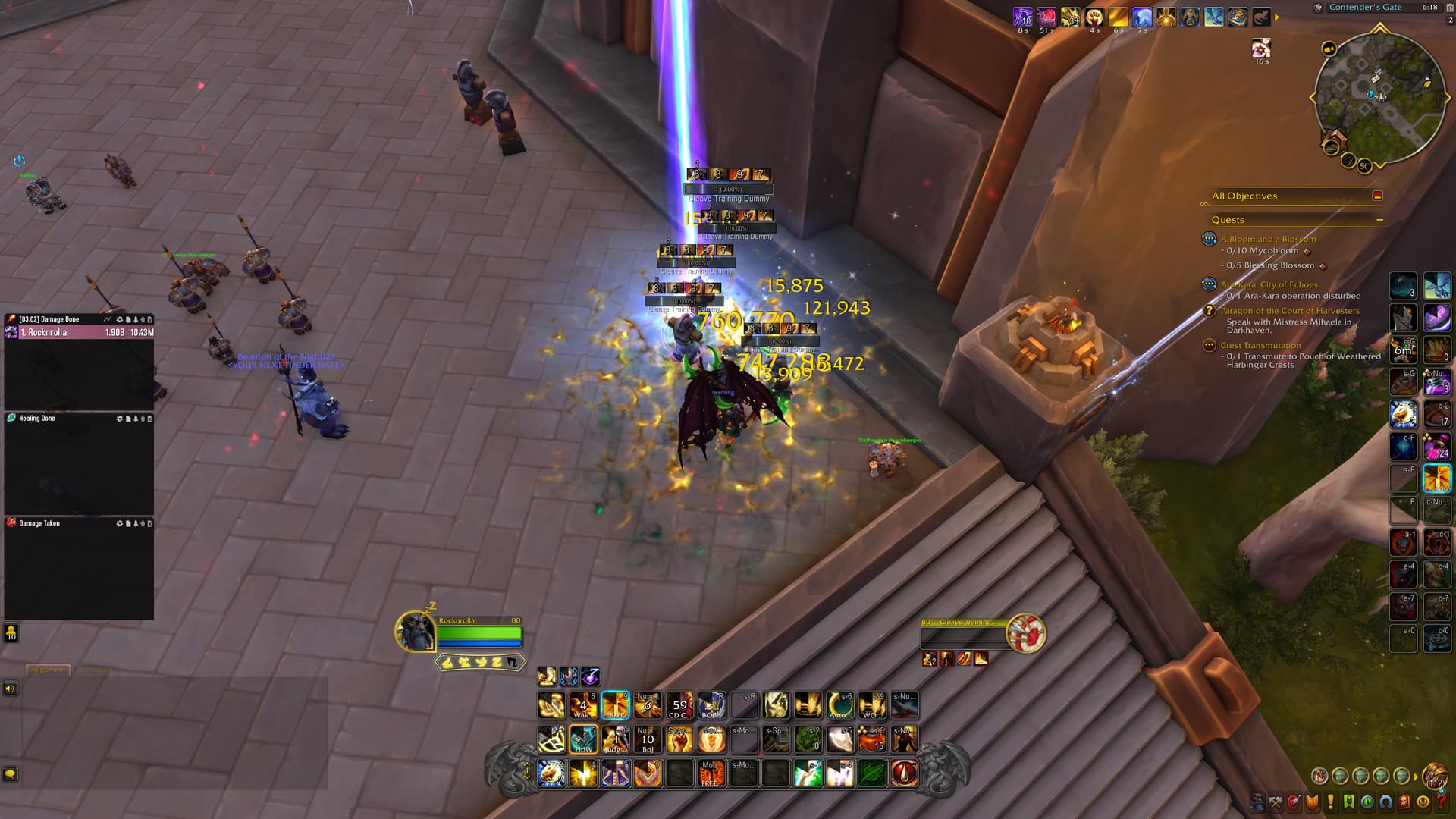Select the Rocknrolla player portrait frame

(415, 631)
